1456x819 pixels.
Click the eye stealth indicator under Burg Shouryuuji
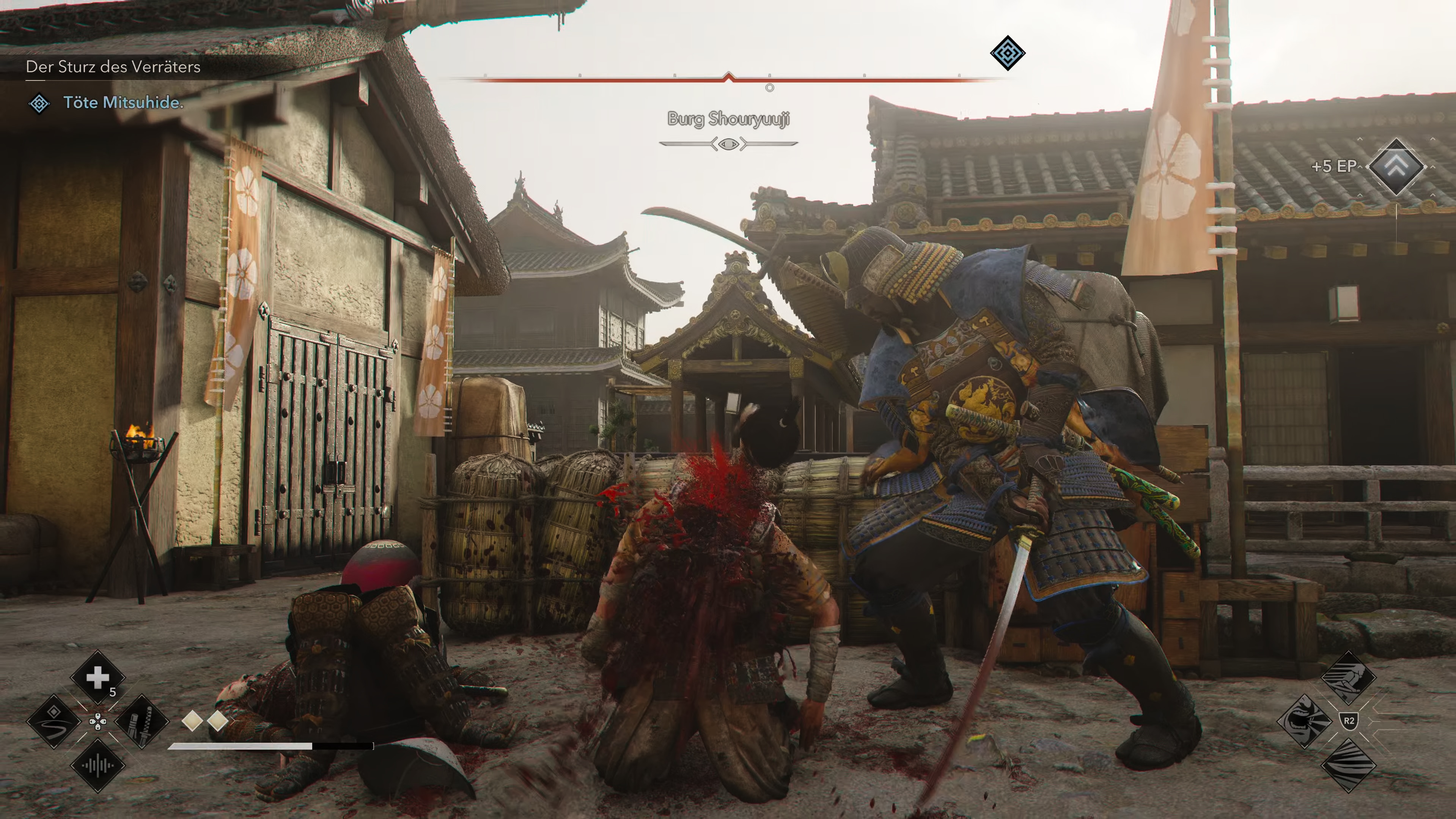point(728,145)
